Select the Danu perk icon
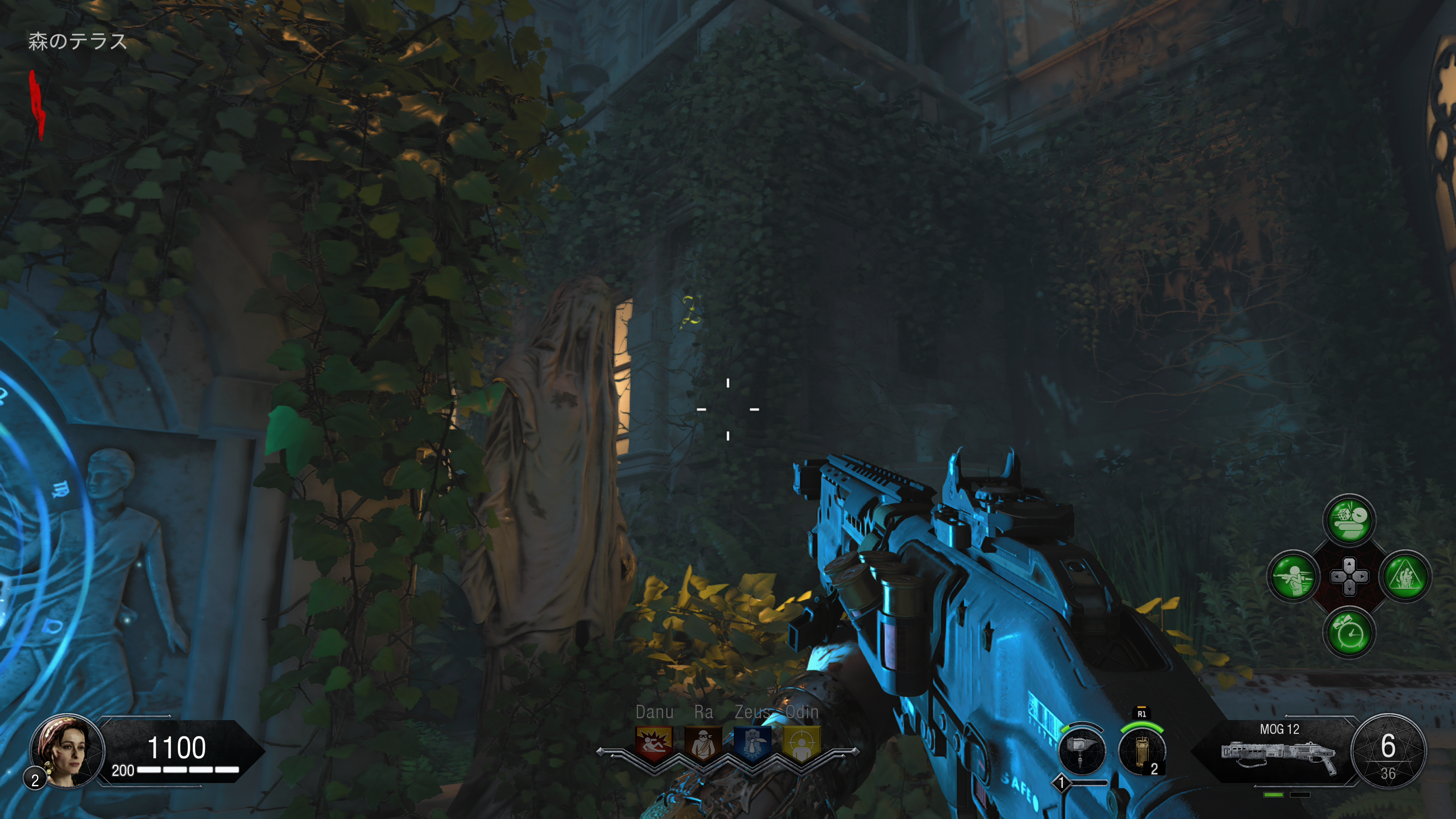Viewport: 1456px width, 819px height. pos(654,742)
